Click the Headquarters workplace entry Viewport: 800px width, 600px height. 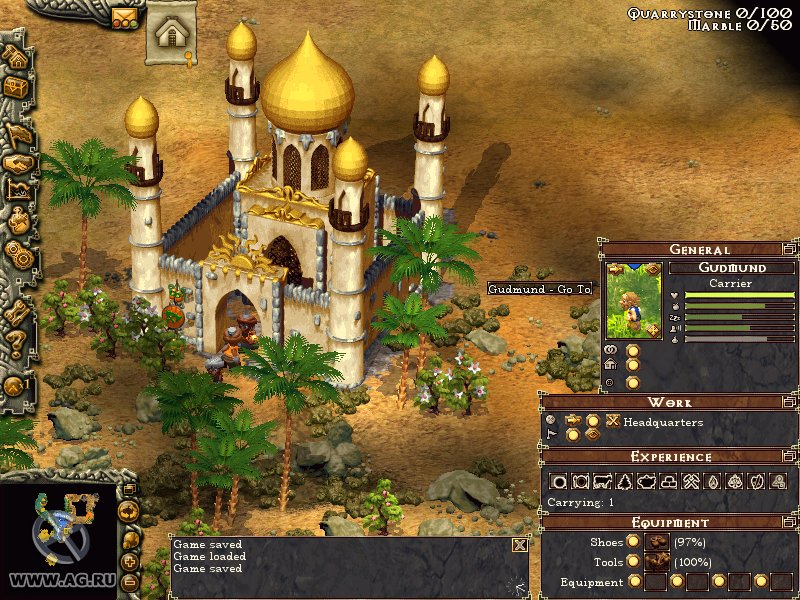(x=661, y=422)
